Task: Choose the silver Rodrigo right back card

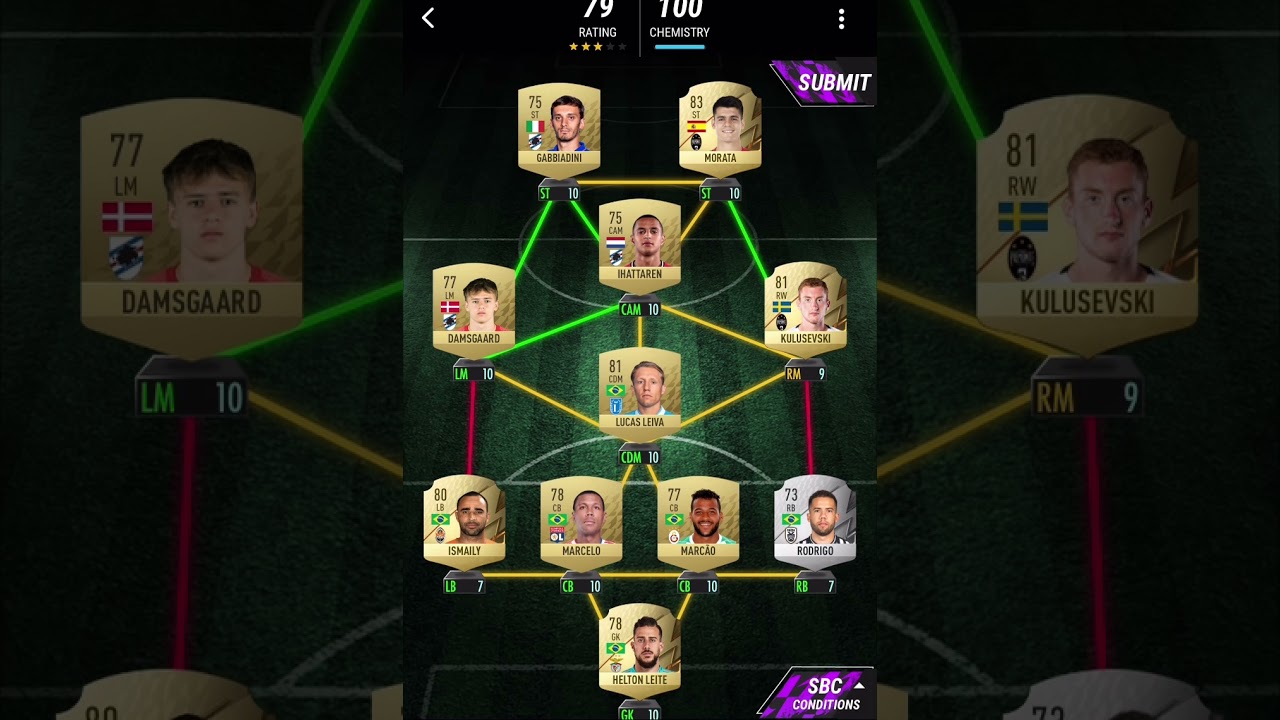Action: pos(815,521)
